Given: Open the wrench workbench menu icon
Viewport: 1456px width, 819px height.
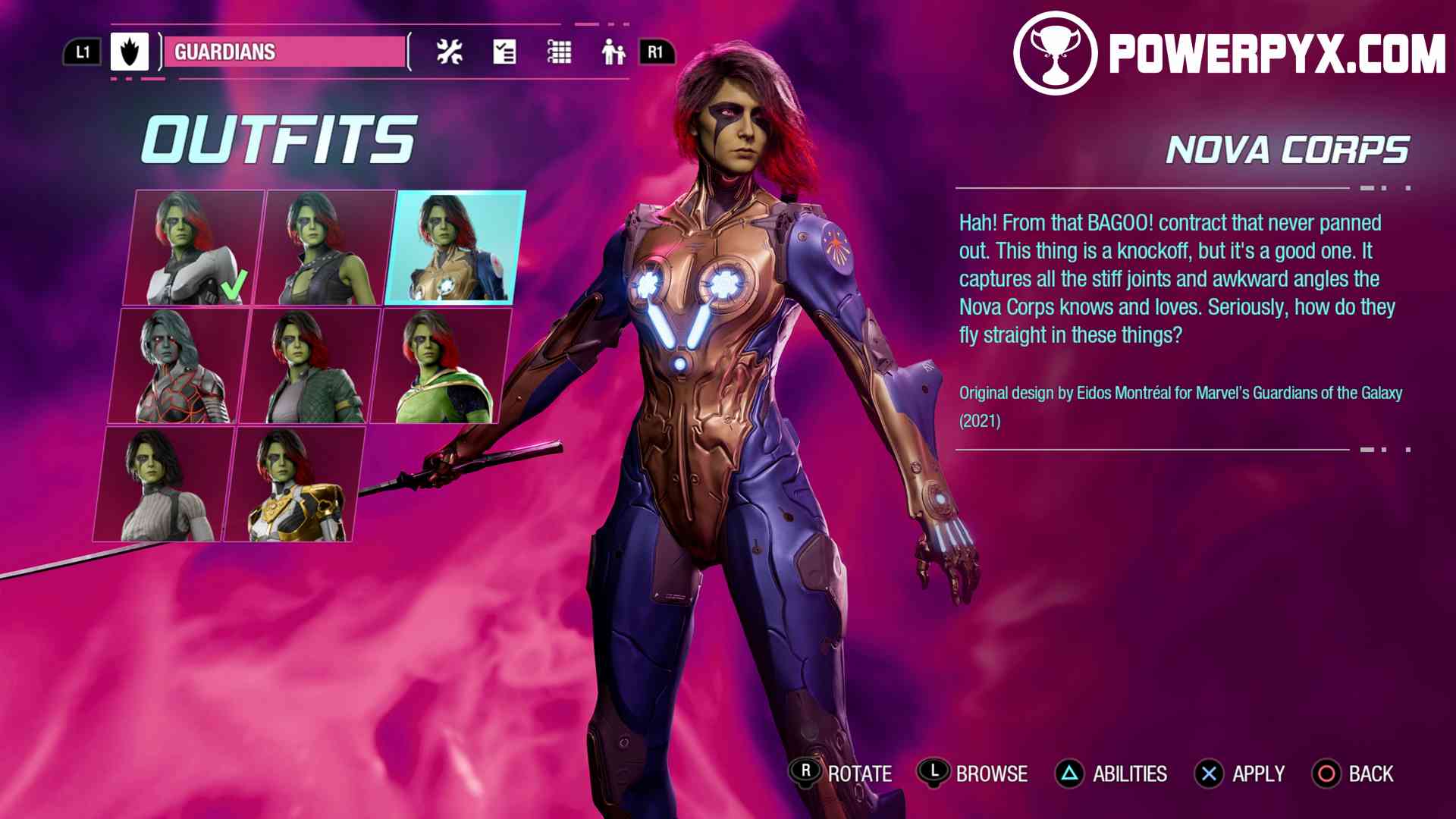Looking at the screenshot, I should (x=449, y=52).
